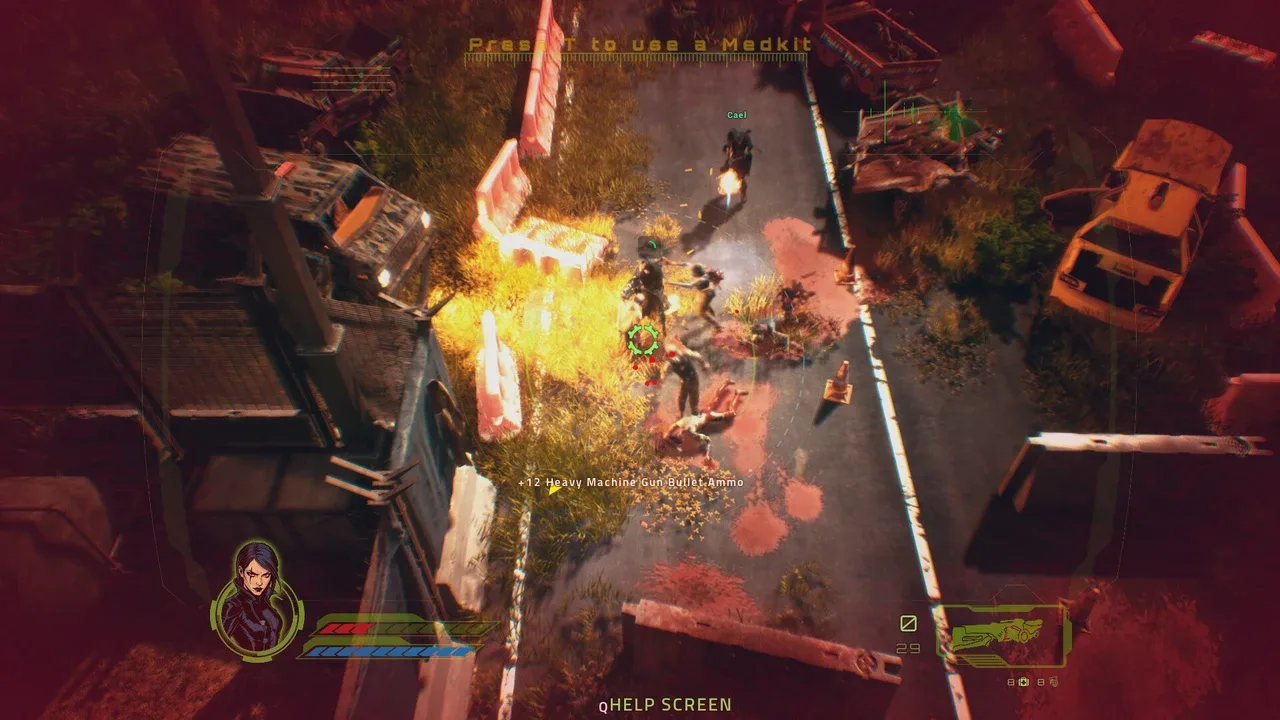Select the grenade icon beside the medkit
This screenshot has height=720, width=1280.
(1052, 682)
